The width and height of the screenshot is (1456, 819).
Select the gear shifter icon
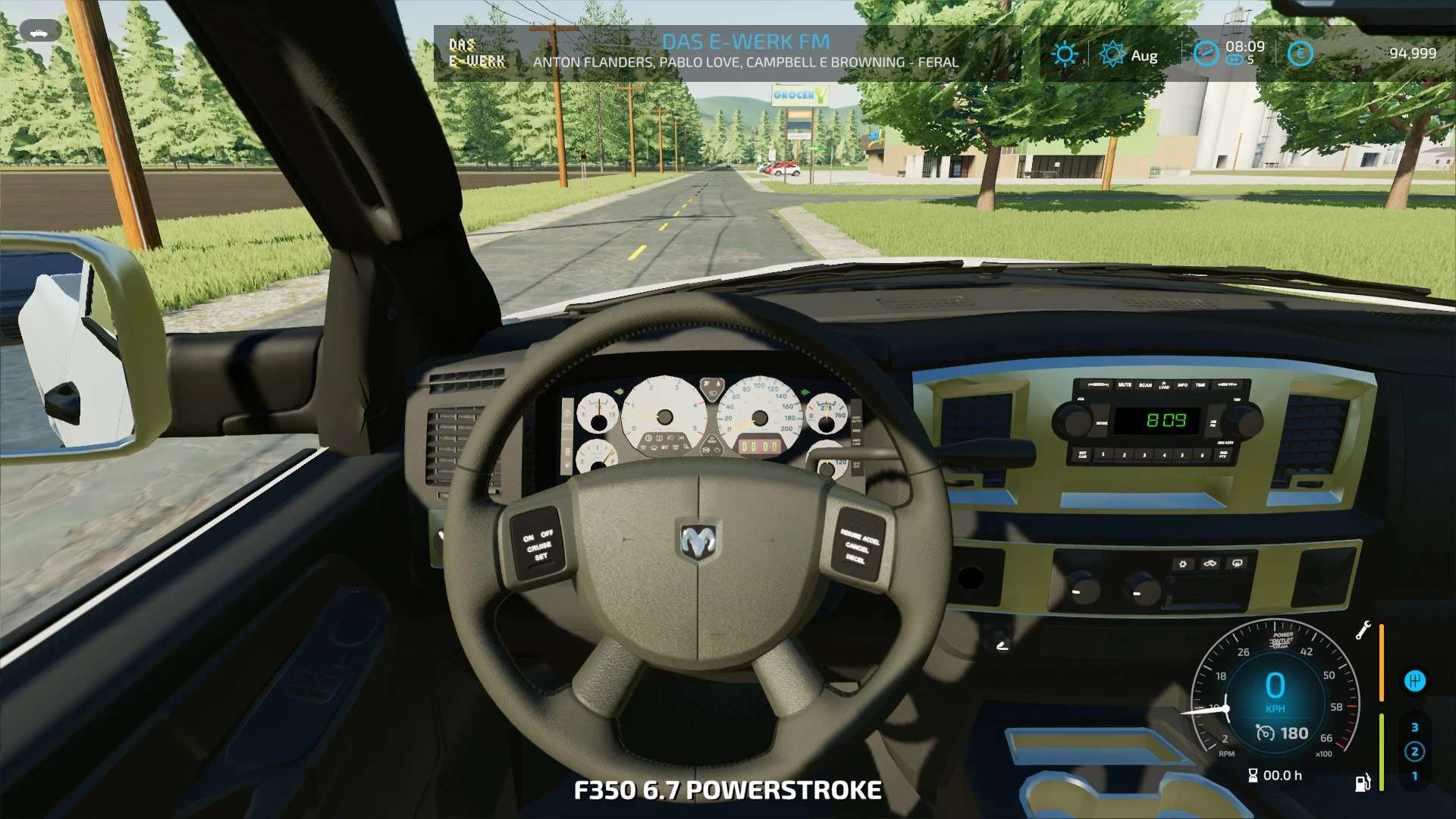click(1414, 681)
